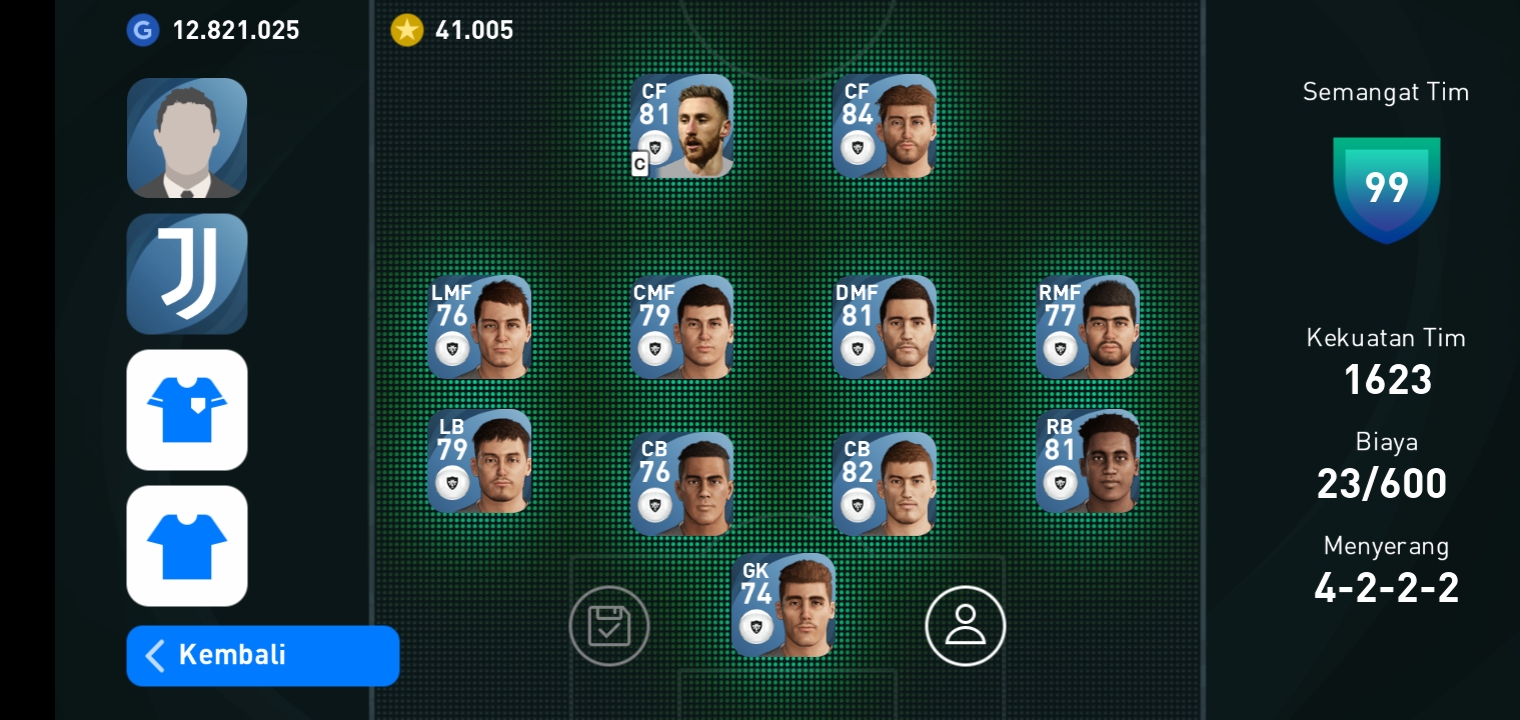Screen dimensions: 1520x720
Task: Open the home kit jersey icon
Action: (x=187, y=410)
